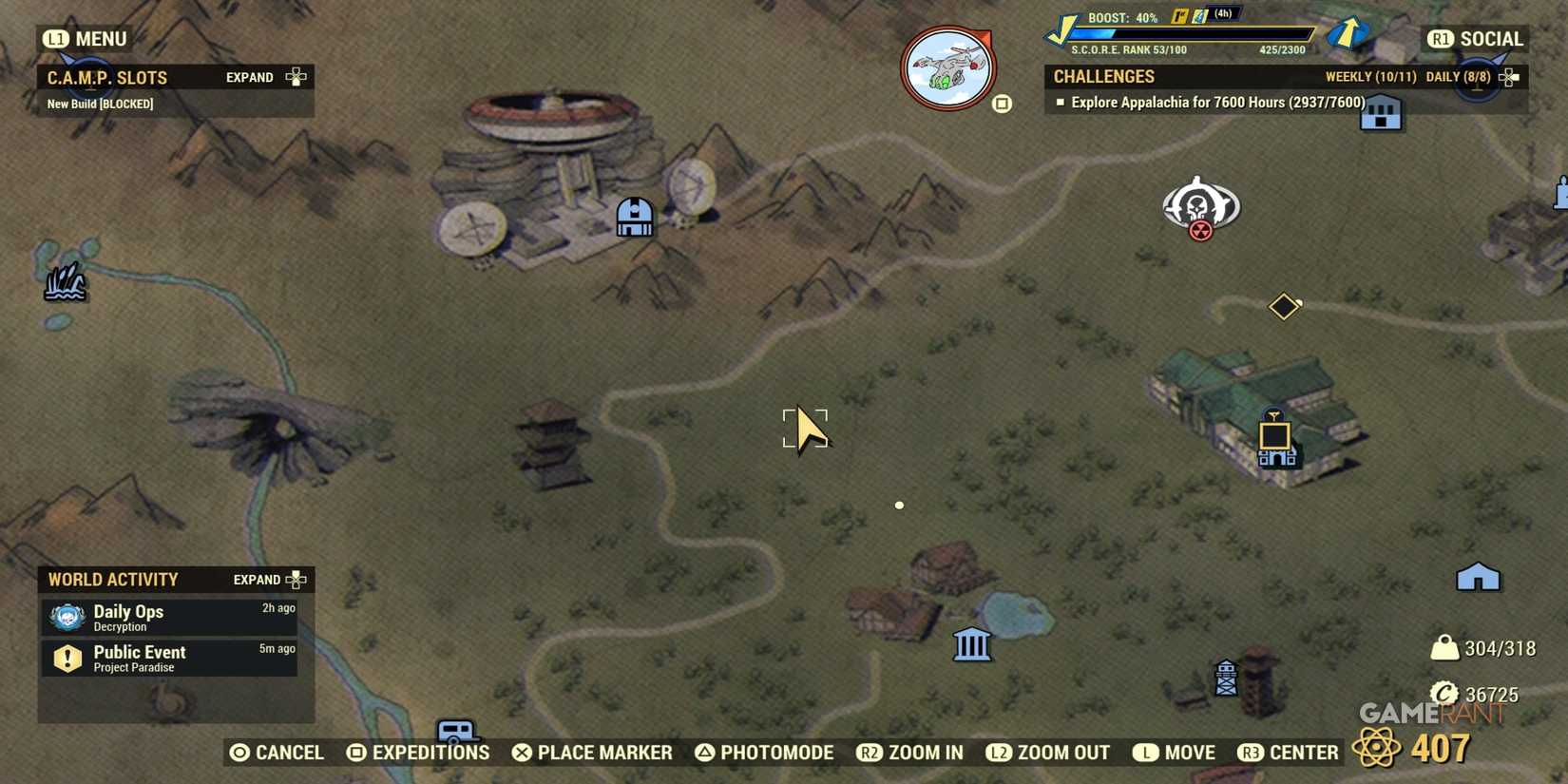Click the PLACE MARKER button
Image resolution: width=1568 pixels, height=784 pixels.
coord(591,752)
